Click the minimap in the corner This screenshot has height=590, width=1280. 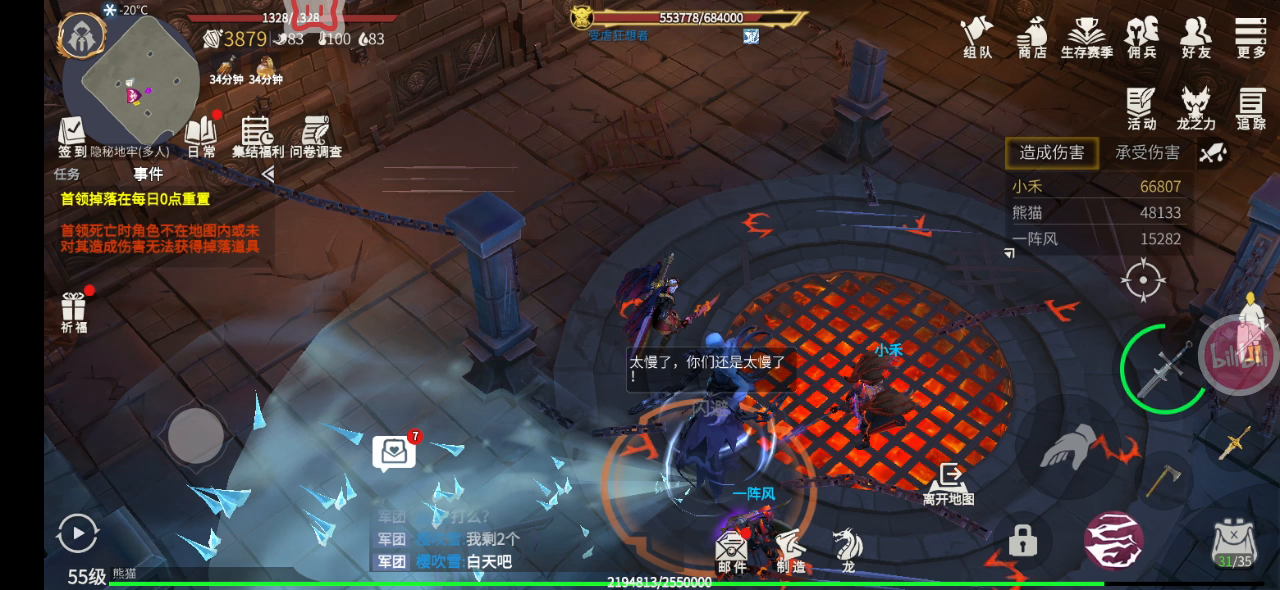click(135, 80)
